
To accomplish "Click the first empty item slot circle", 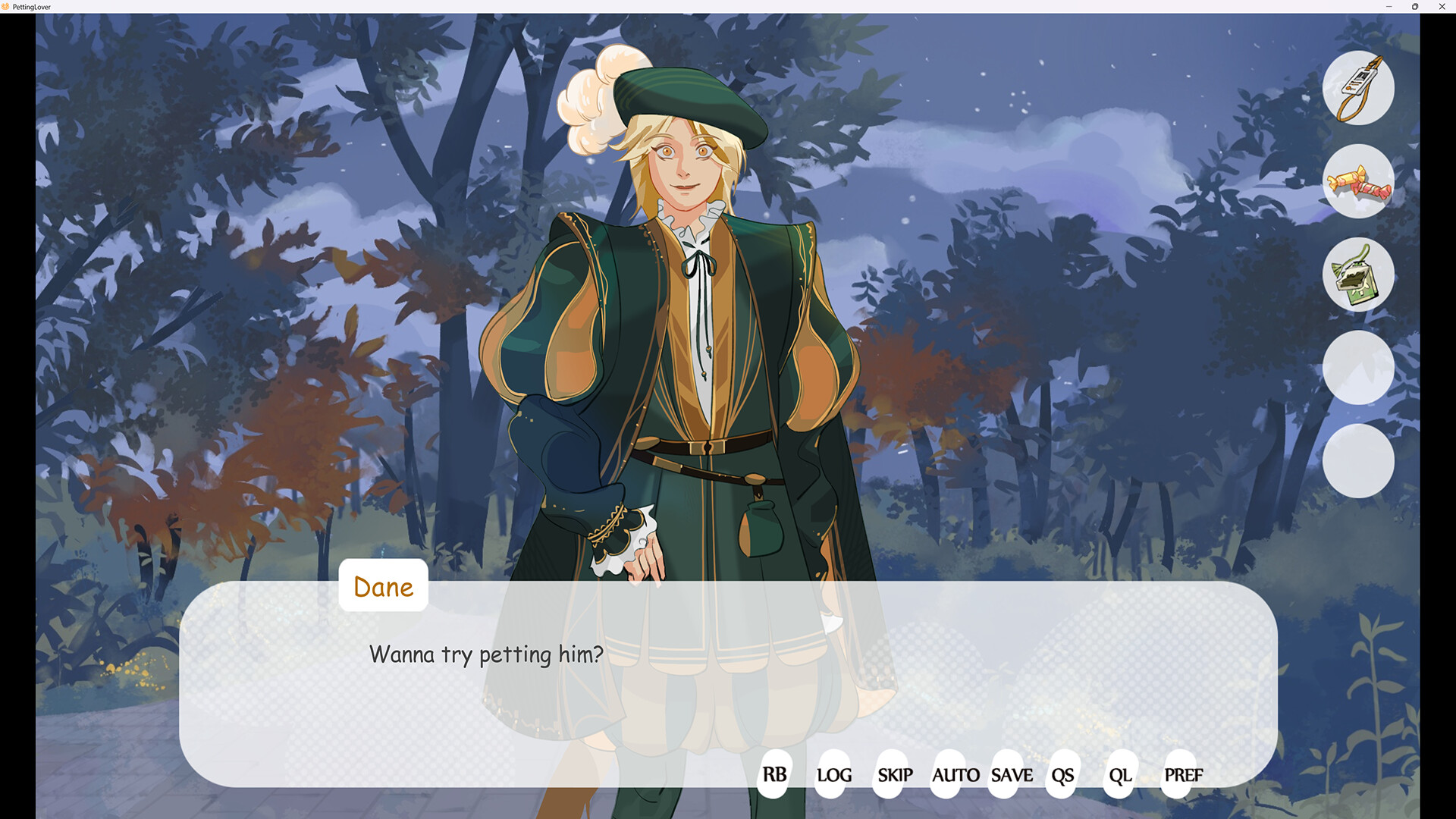I will pyautogui.click(x=1358, y=368).
